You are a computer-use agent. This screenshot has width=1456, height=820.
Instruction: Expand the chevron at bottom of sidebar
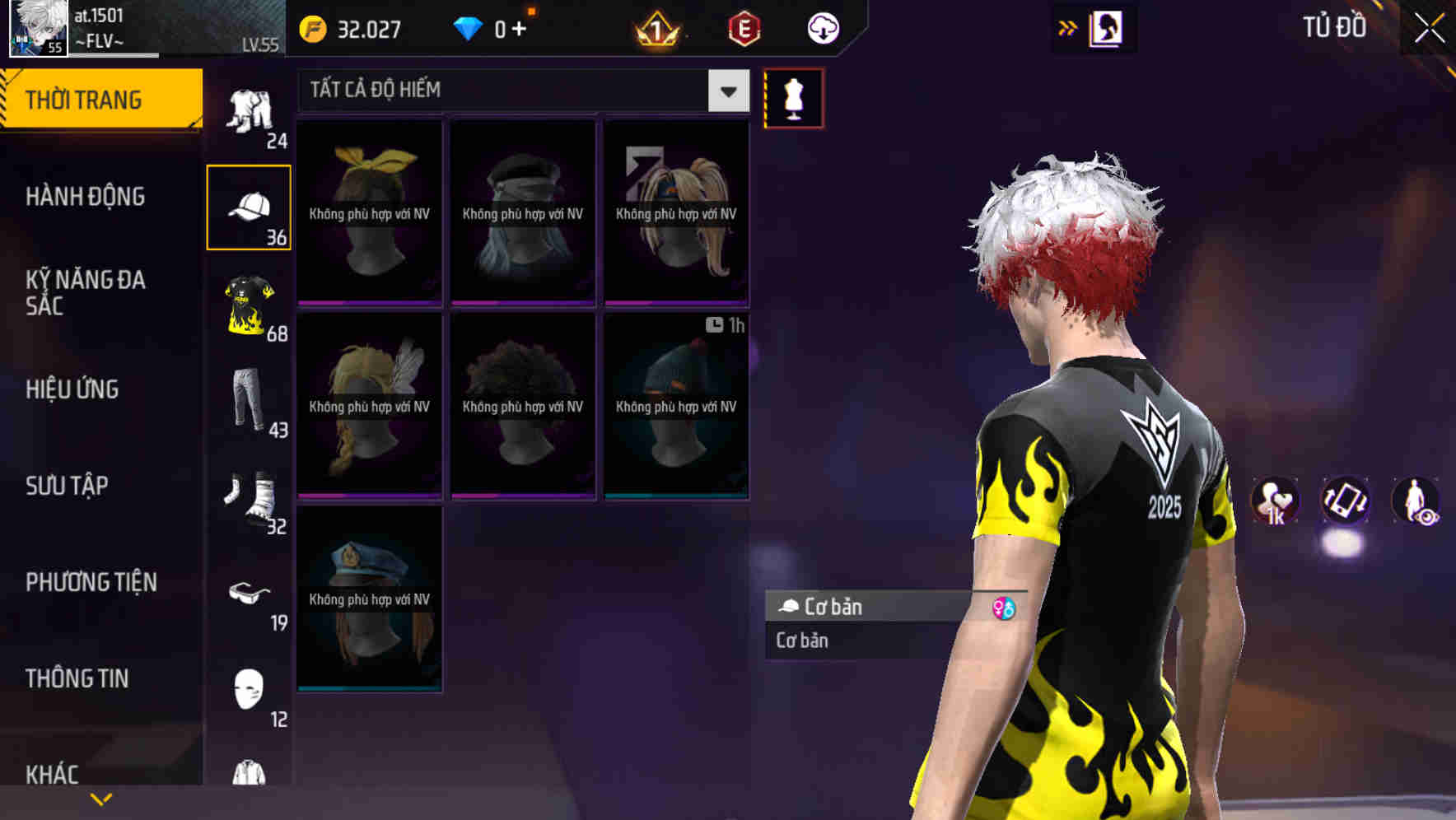(101, 798)
